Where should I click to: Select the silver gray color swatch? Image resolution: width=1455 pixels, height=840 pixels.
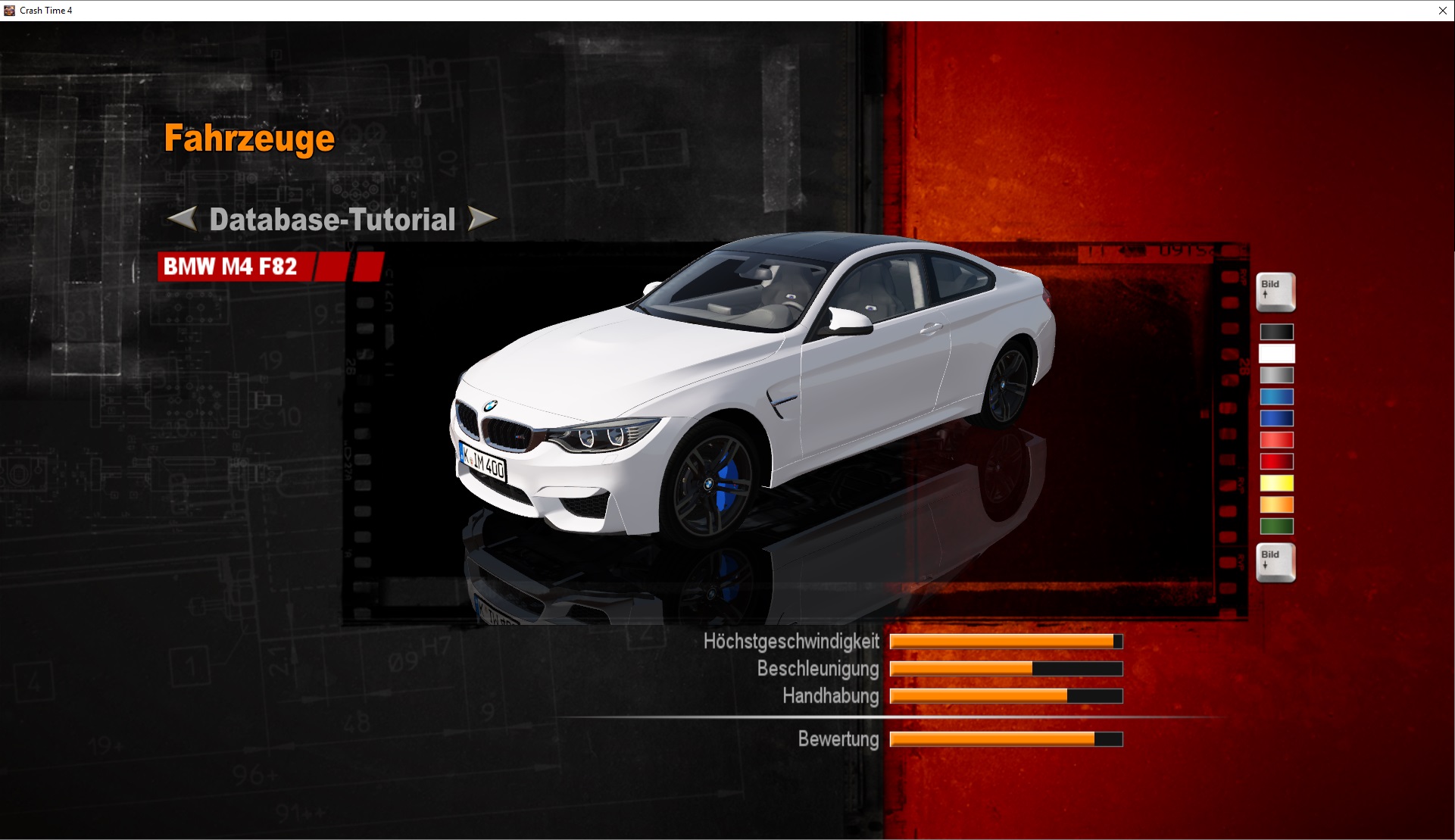pyautogui.click(x=1276, y=375)
